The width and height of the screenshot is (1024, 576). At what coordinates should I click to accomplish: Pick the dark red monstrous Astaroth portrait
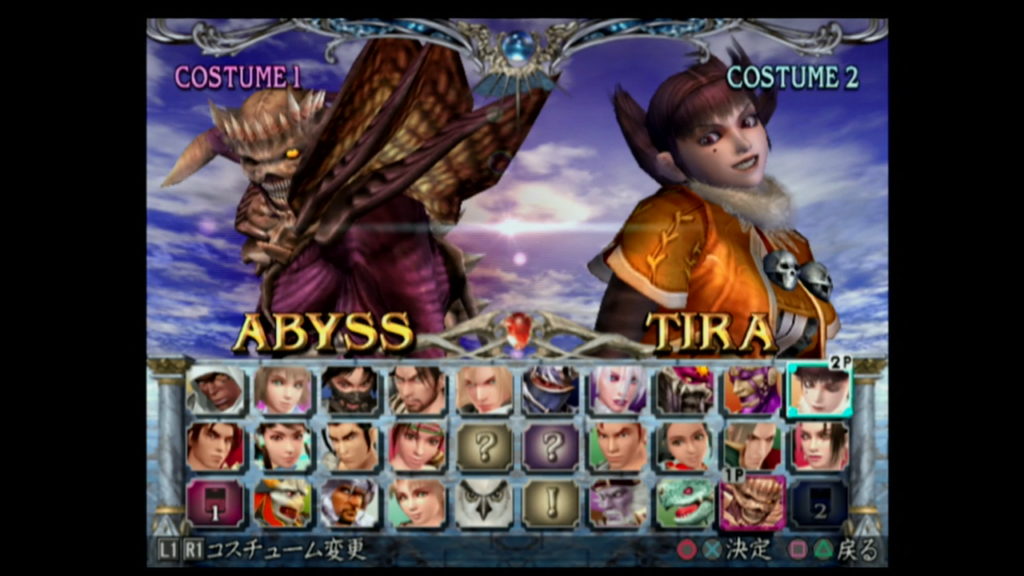tap(685, 390)
